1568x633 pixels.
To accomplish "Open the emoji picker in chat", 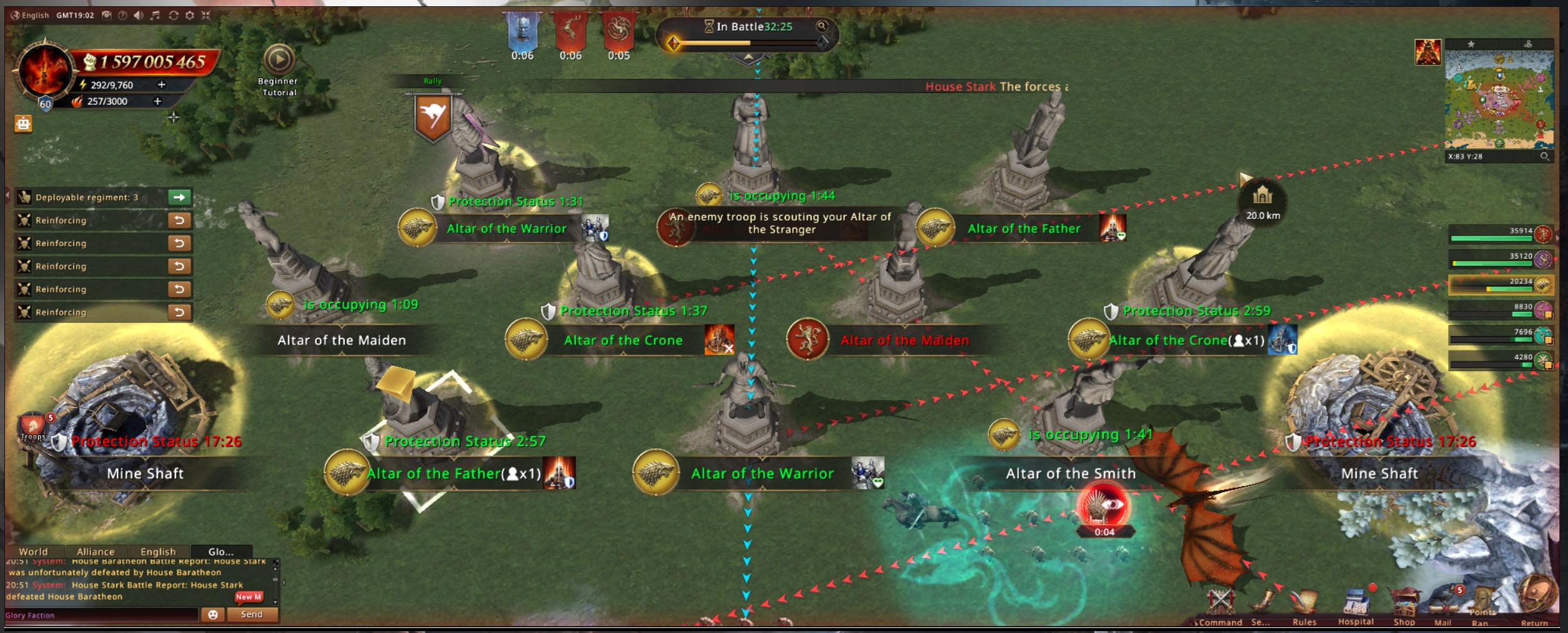I will click(x=212, y=615).
